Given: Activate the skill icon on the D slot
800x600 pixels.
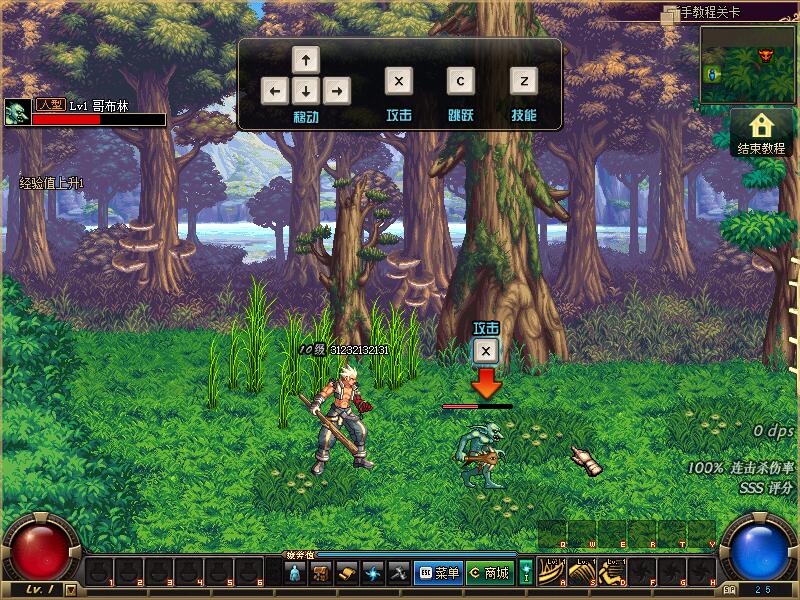Looking at the screenshot, I should point(612,571).
